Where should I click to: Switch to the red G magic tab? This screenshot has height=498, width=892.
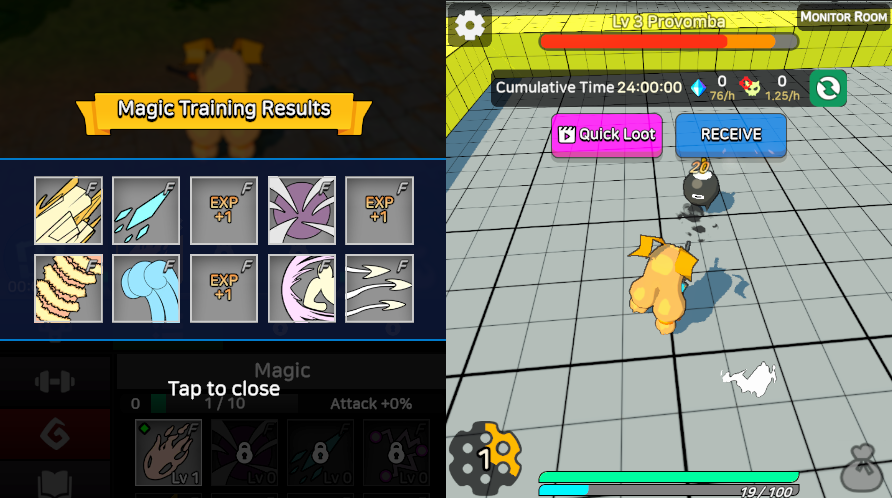[55, 434]
